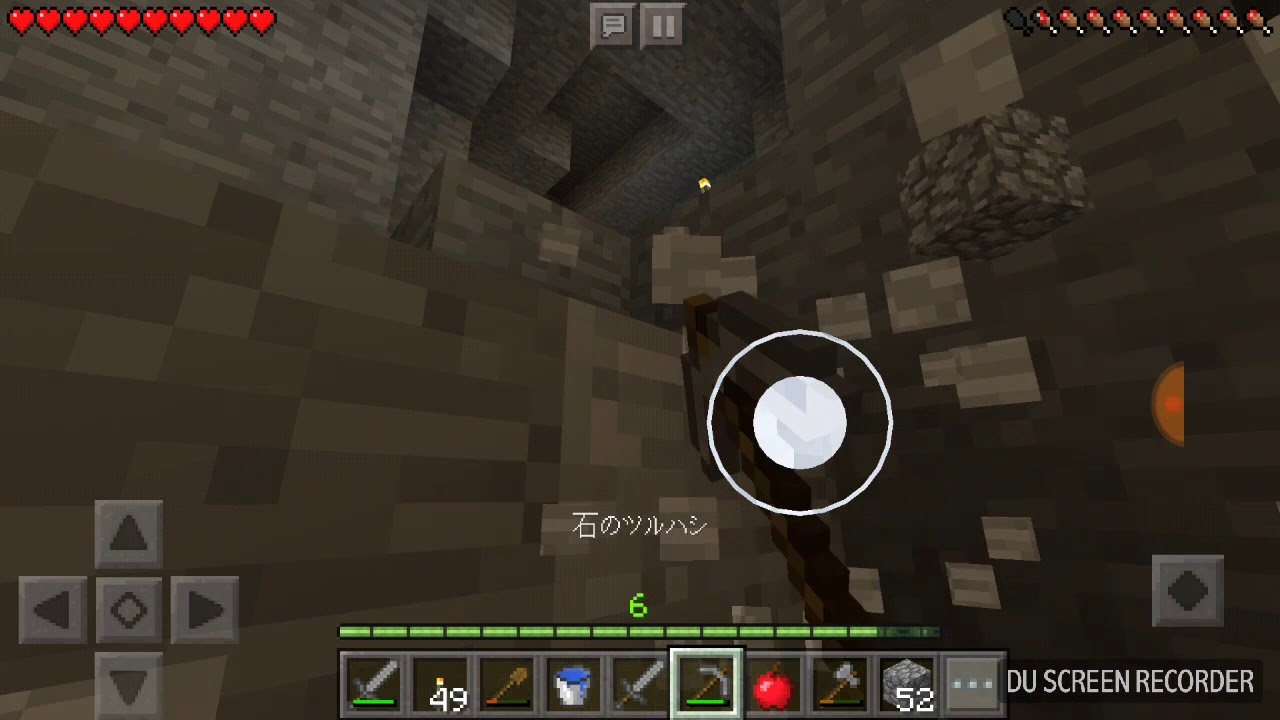Select the stone axe item

(840, 683)
